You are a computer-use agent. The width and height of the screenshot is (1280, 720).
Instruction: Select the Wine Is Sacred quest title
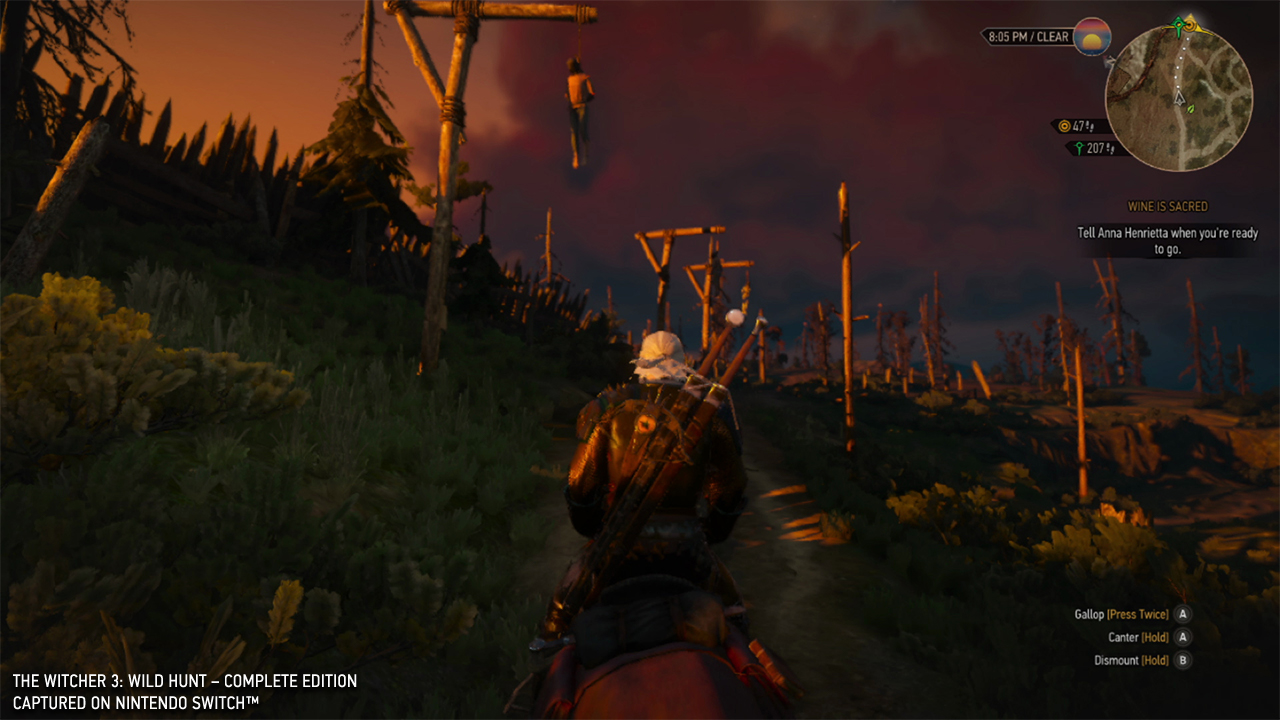coord(1167,206)
